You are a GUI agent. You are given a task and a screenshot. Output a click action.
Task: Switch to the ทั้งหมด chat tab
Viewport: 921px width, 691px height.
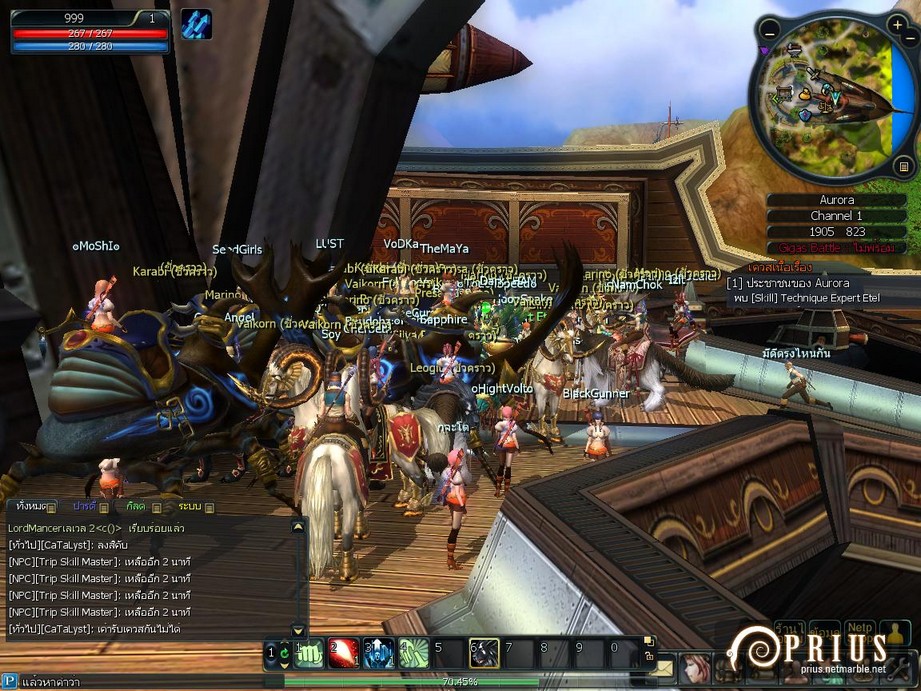click(x=31, y=507)
